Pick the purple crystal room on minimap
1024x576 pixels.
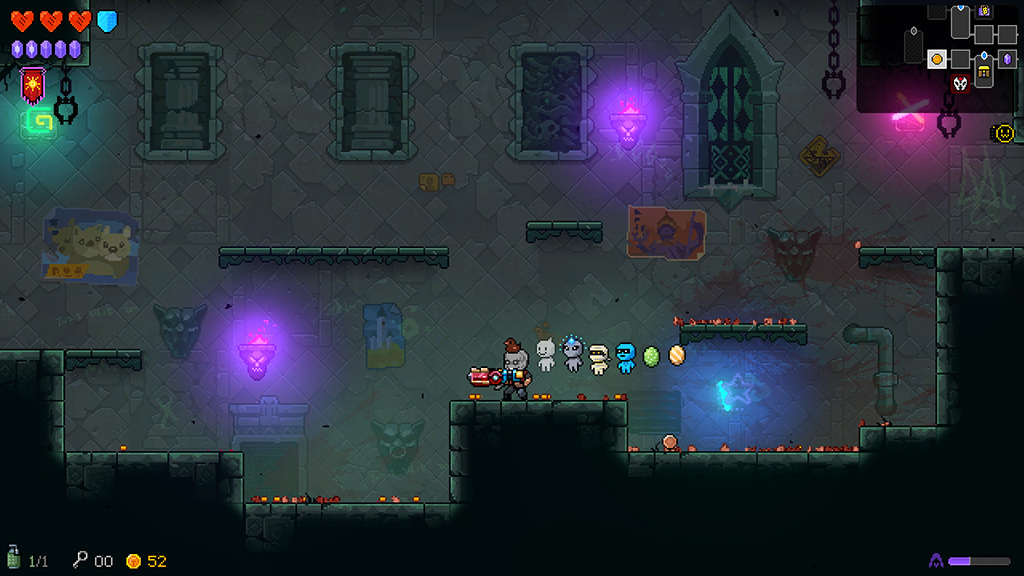(1007, 59)
